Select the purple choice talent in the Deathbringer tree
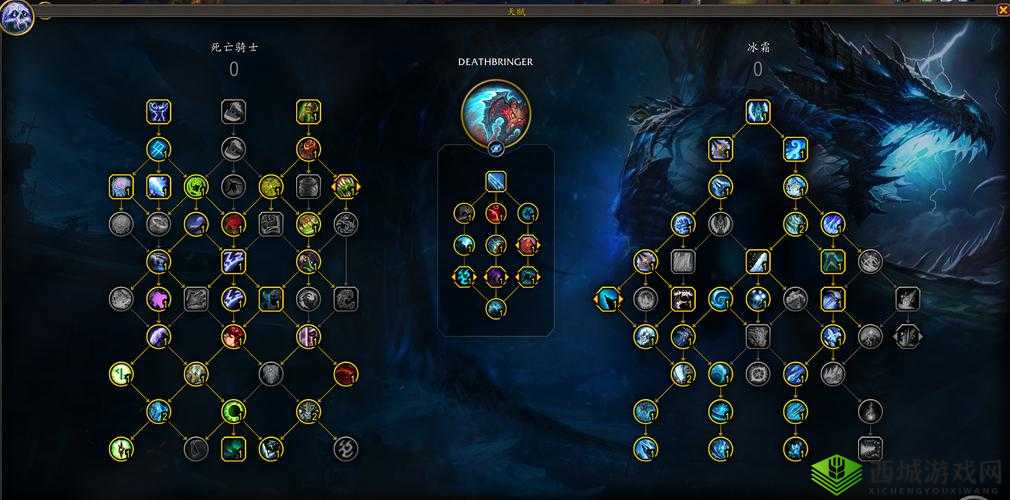Screen dimensions: 1010x500 pyautogui.click(x=496, y=276)
